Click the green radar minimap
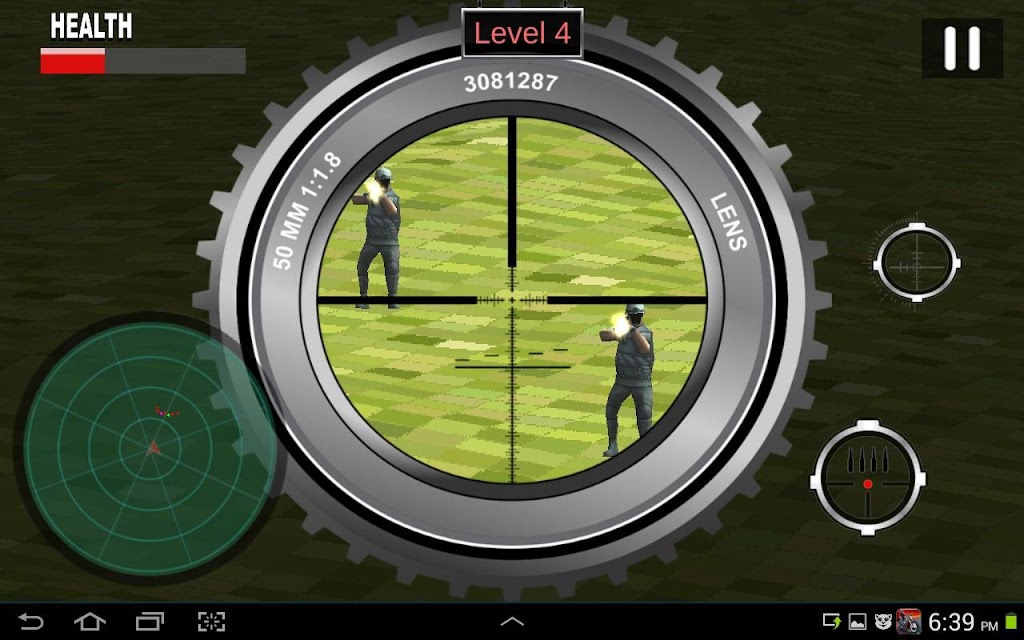Image resolution: width=1024 pixels, height=640 pixels. (148, 446)
